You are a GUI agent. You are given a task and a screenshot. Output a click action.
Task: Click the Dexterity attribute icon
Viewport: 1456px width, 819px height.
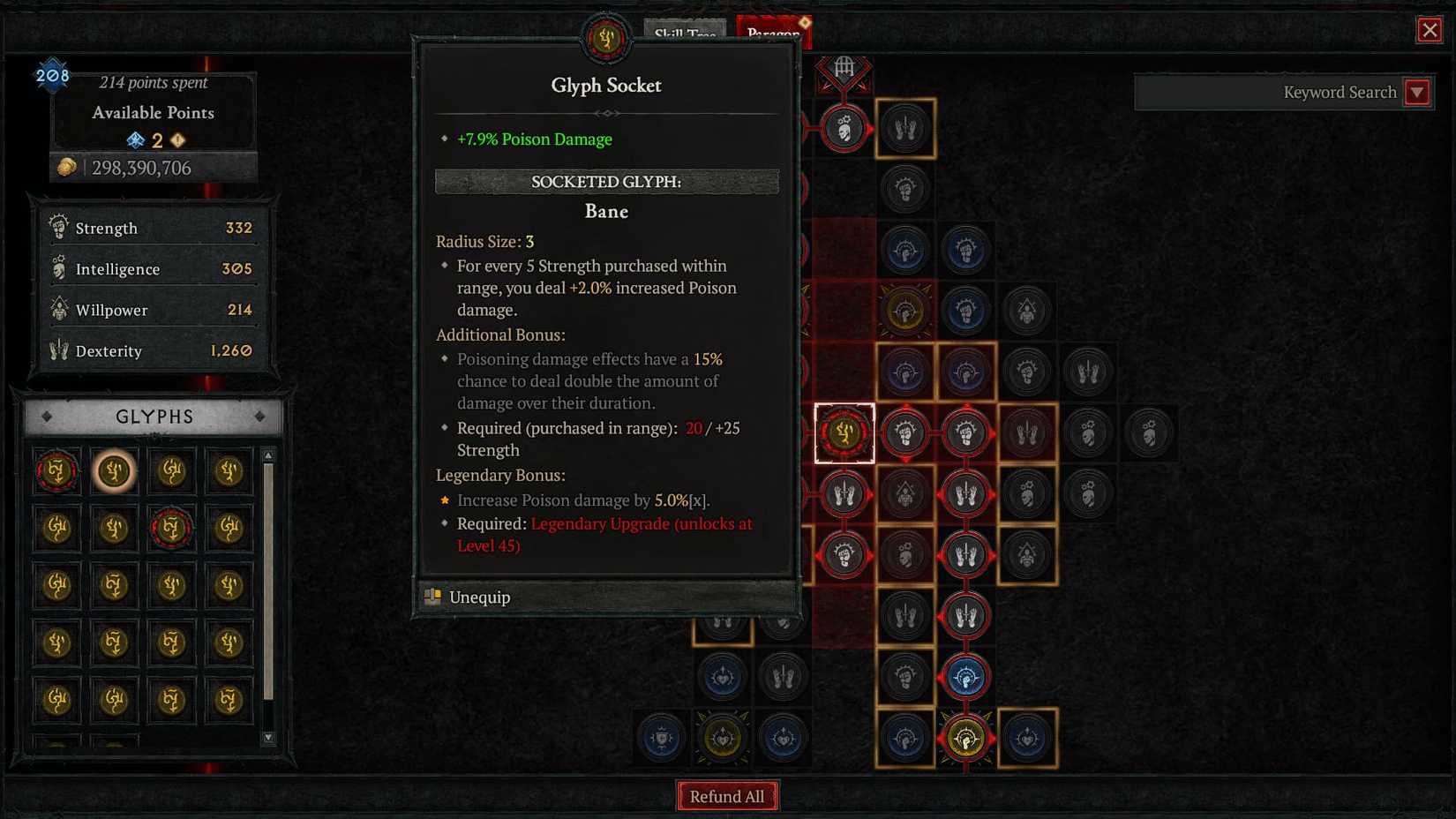[x=56, y=350]
